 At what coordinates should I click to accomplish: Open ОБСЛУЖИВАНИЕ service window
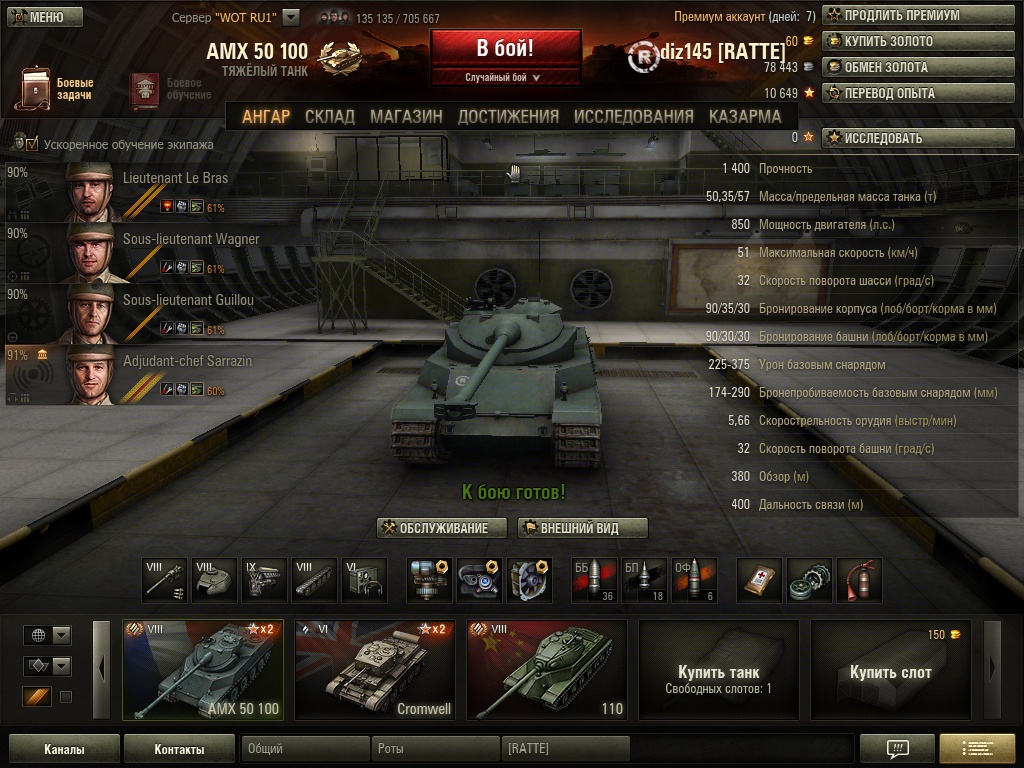coord(442,528)
